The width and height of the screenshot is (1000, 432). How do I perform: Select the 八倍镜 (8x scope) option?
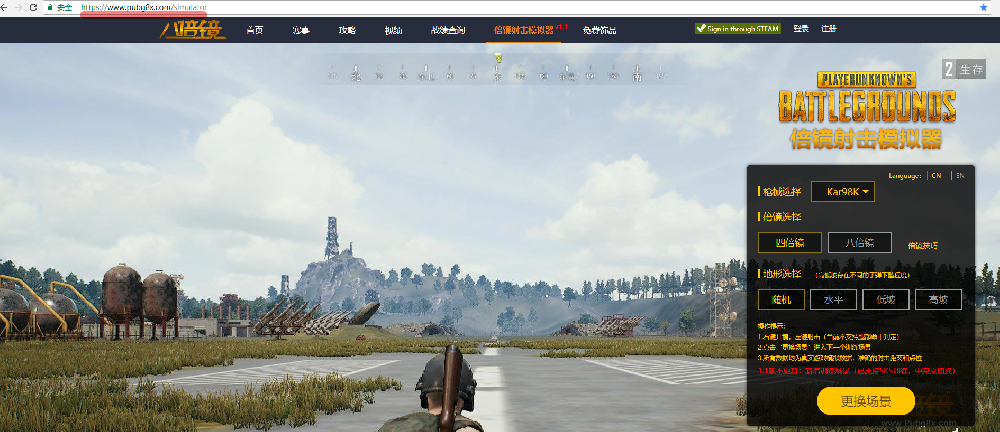pyautogui.click(x=859, y=242)
